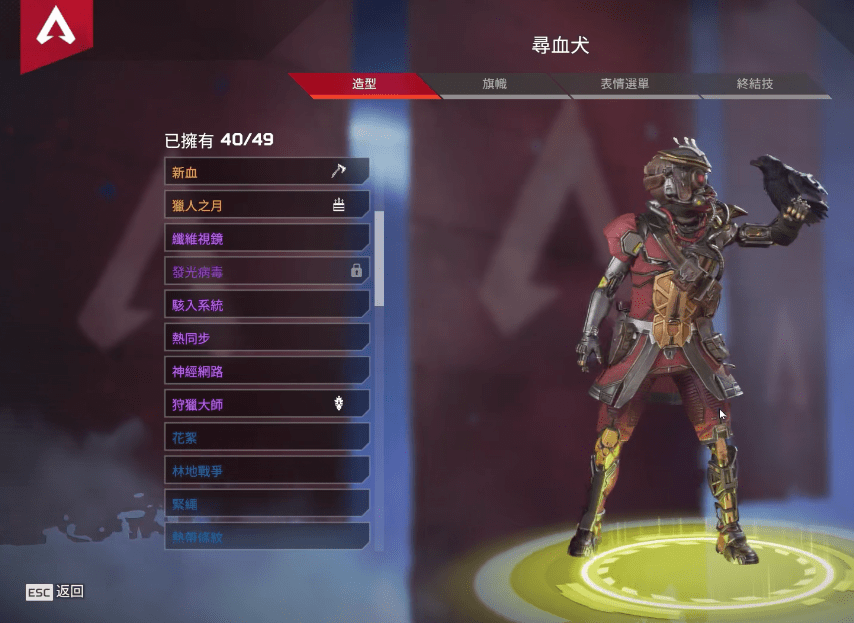The image size is (854, 623).
Task: Pick the locked 發光病毒 skin
Action: pyautogui.click(x=266, y=271)
